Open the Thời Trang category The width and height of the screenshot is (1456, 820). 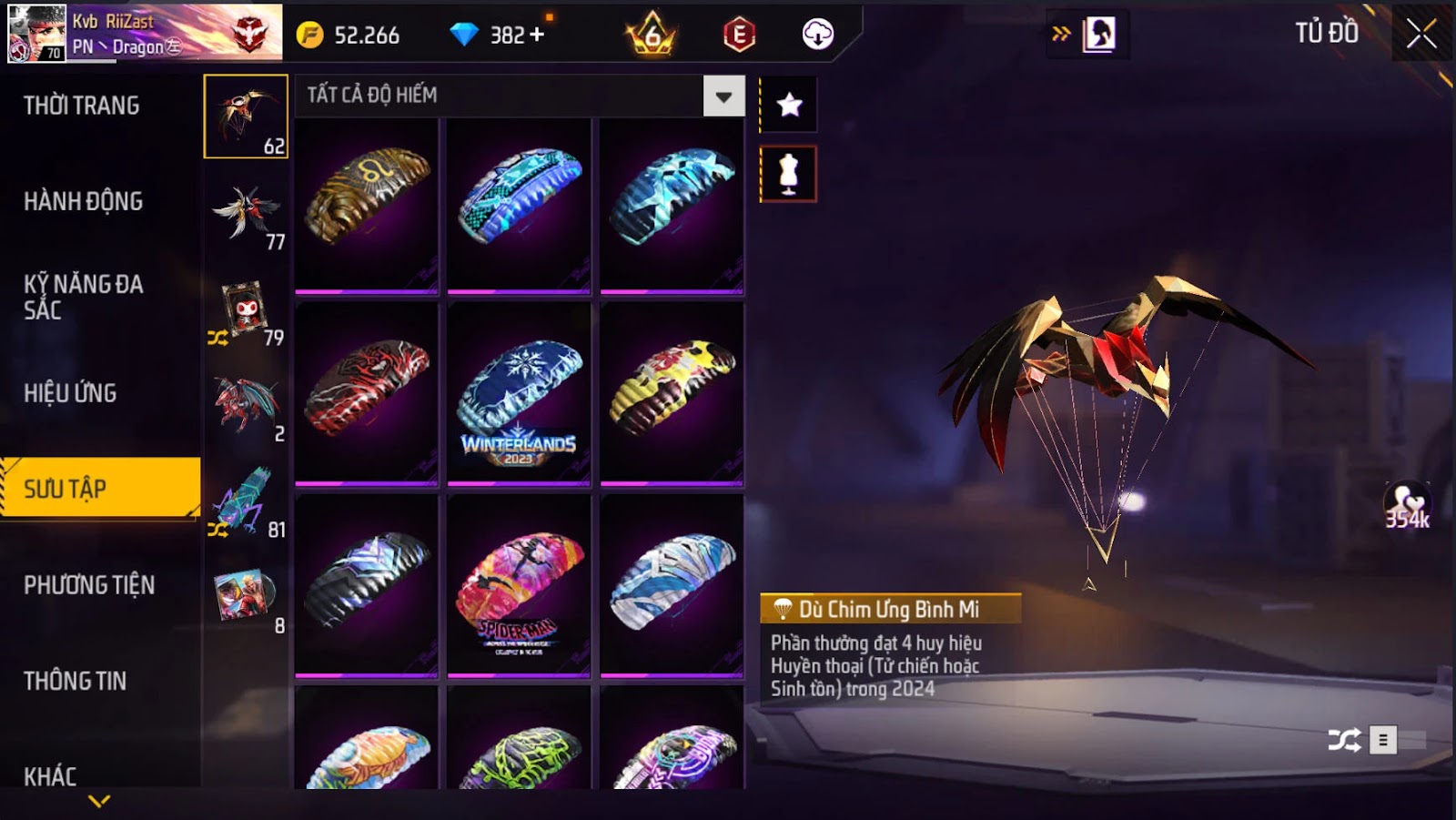82,106
